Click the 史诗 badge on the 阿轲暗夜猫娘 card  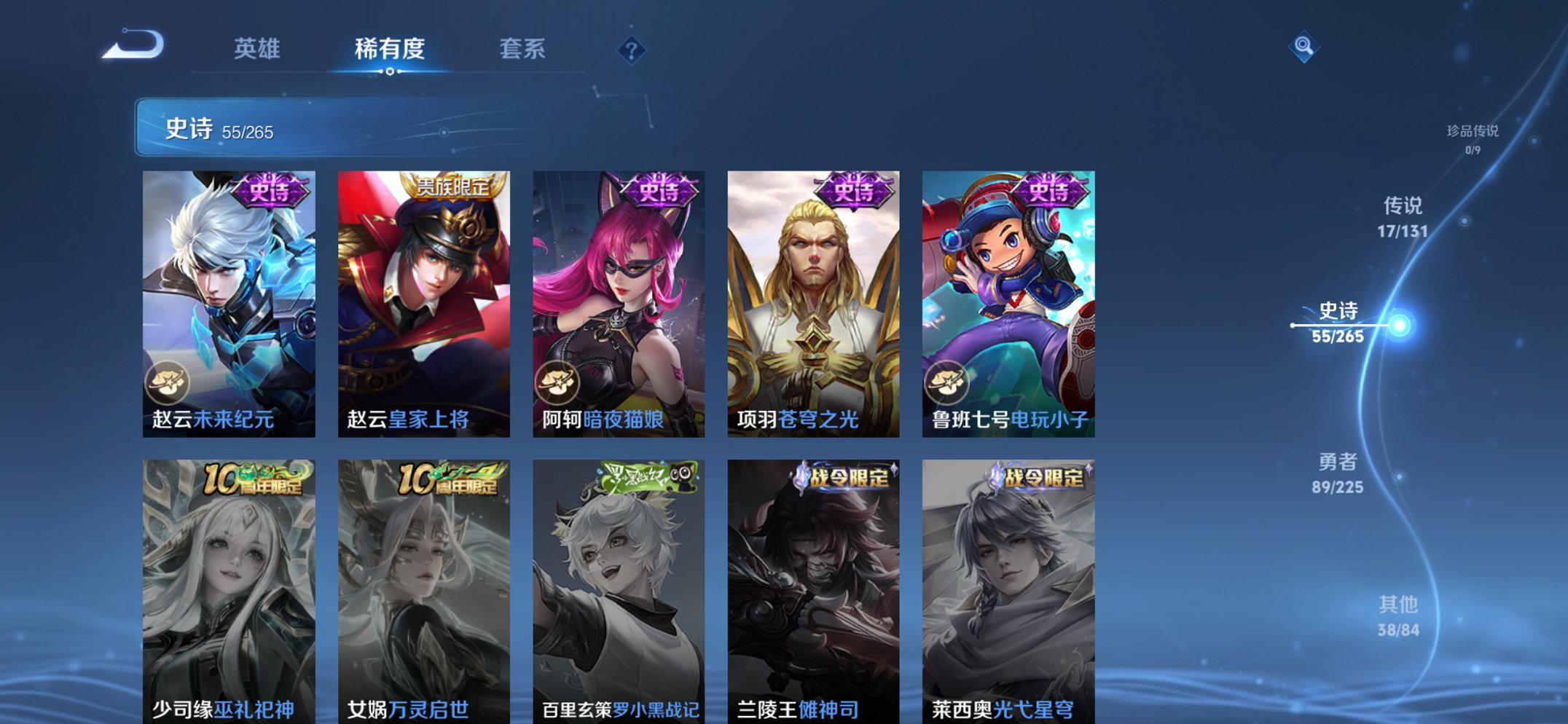[x=659, y=192]
